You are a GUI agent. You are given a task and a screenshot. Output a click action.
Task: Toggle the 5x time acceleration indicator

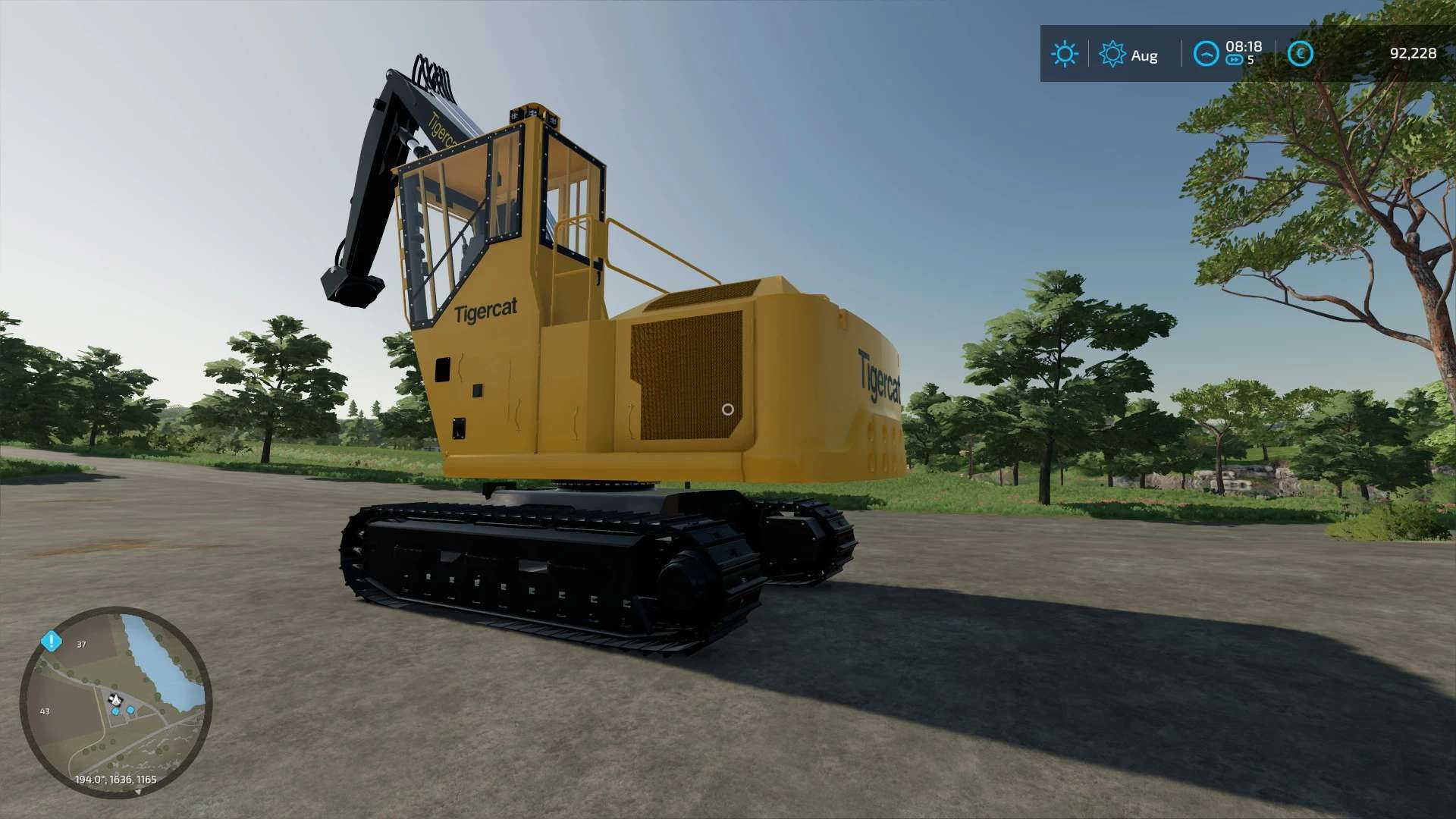tap(1250, 59)
